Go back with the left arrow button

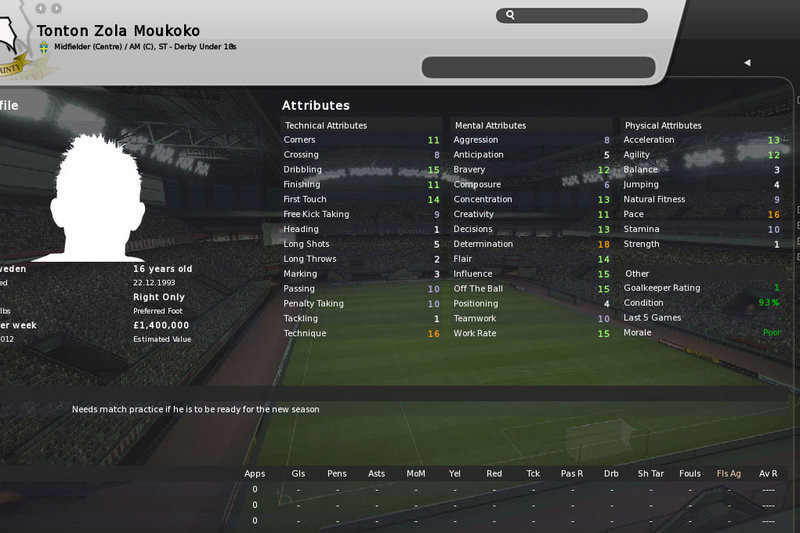pos(40,9)
